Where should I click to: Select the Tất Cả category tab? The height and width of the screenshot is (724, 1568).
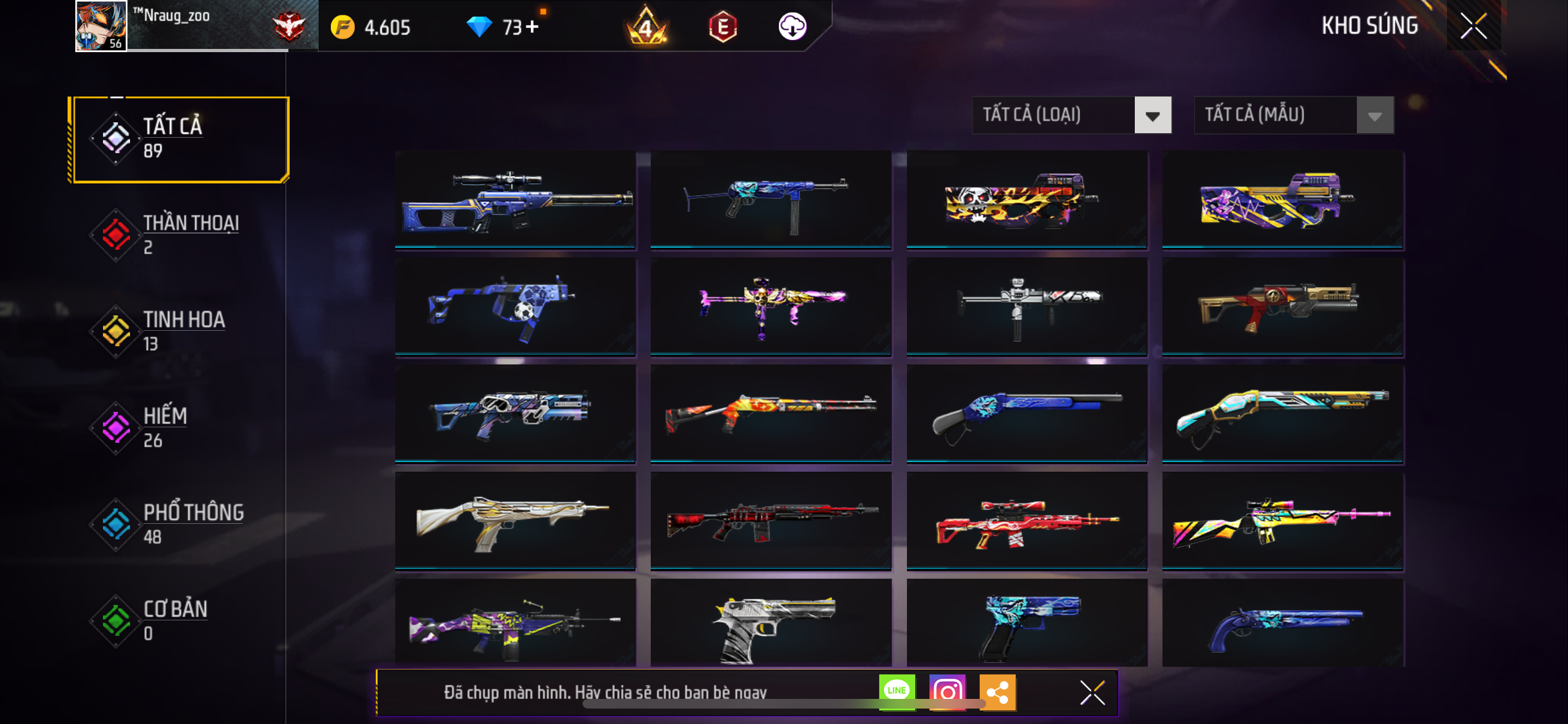[x=181, y=139]
